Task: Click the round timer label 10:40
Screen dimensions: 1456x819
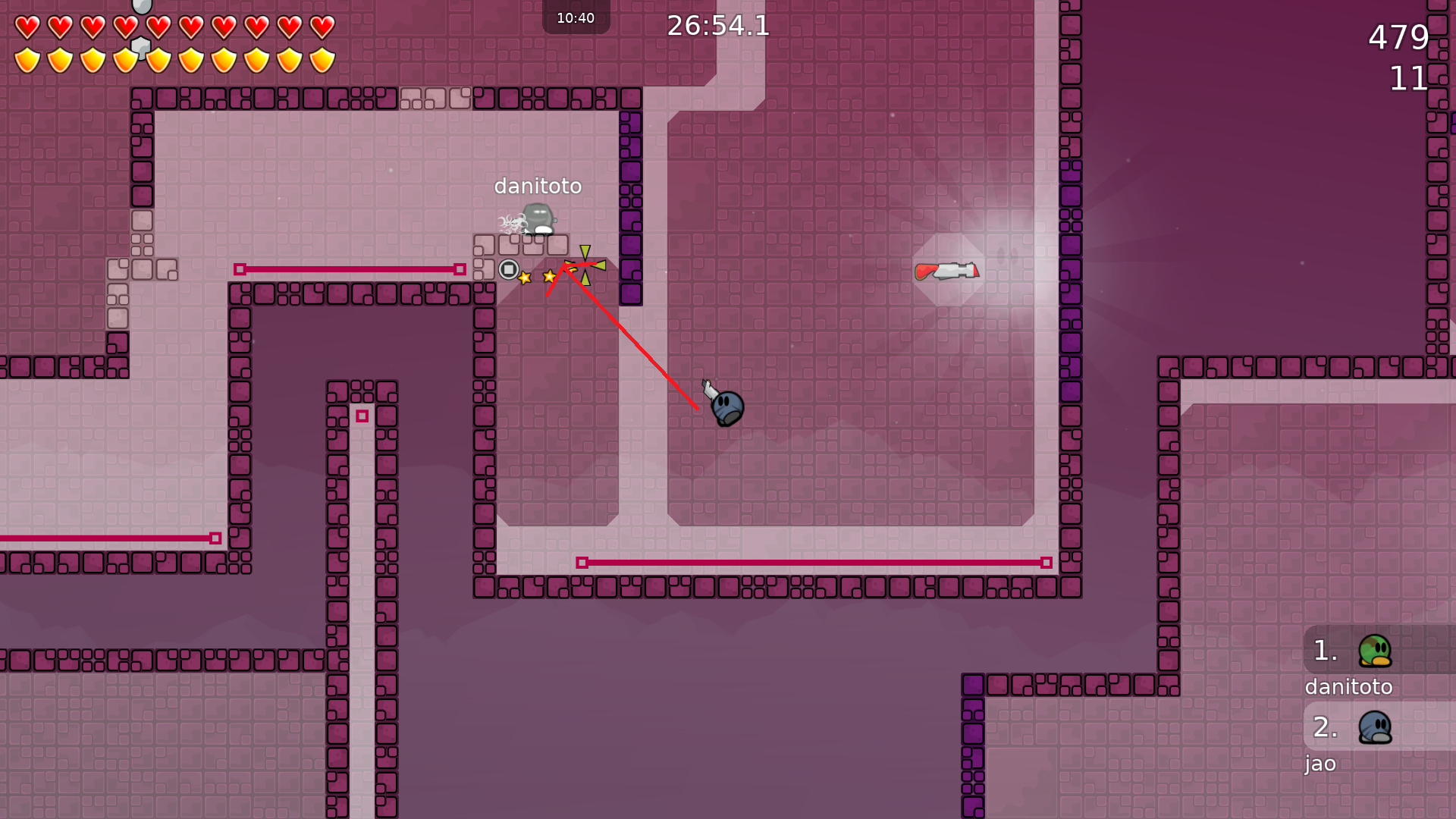Action: [x=576, y=17]
